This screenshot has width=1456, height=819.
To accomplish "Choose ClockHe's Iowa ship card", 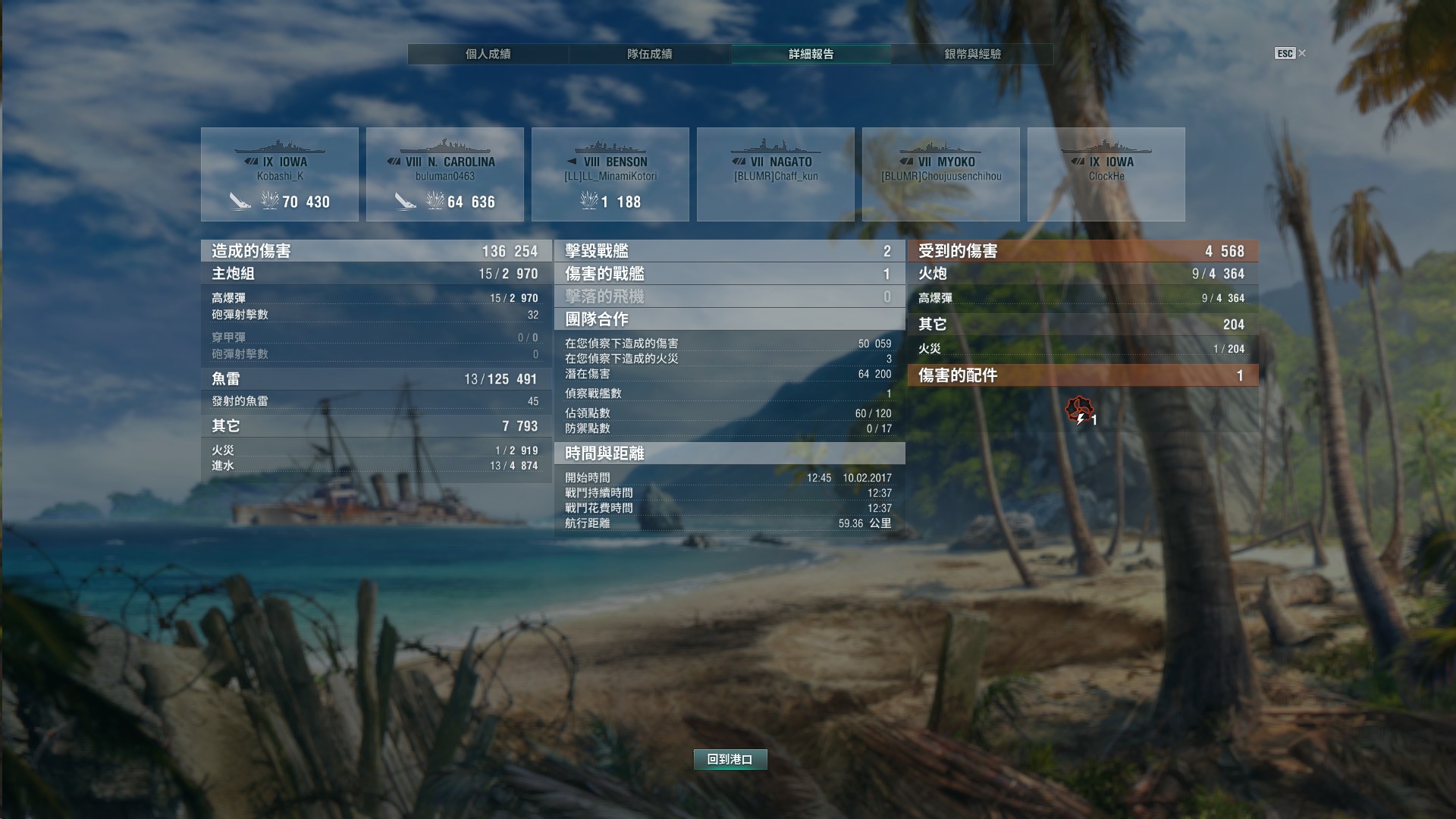I will (1106, 174).
